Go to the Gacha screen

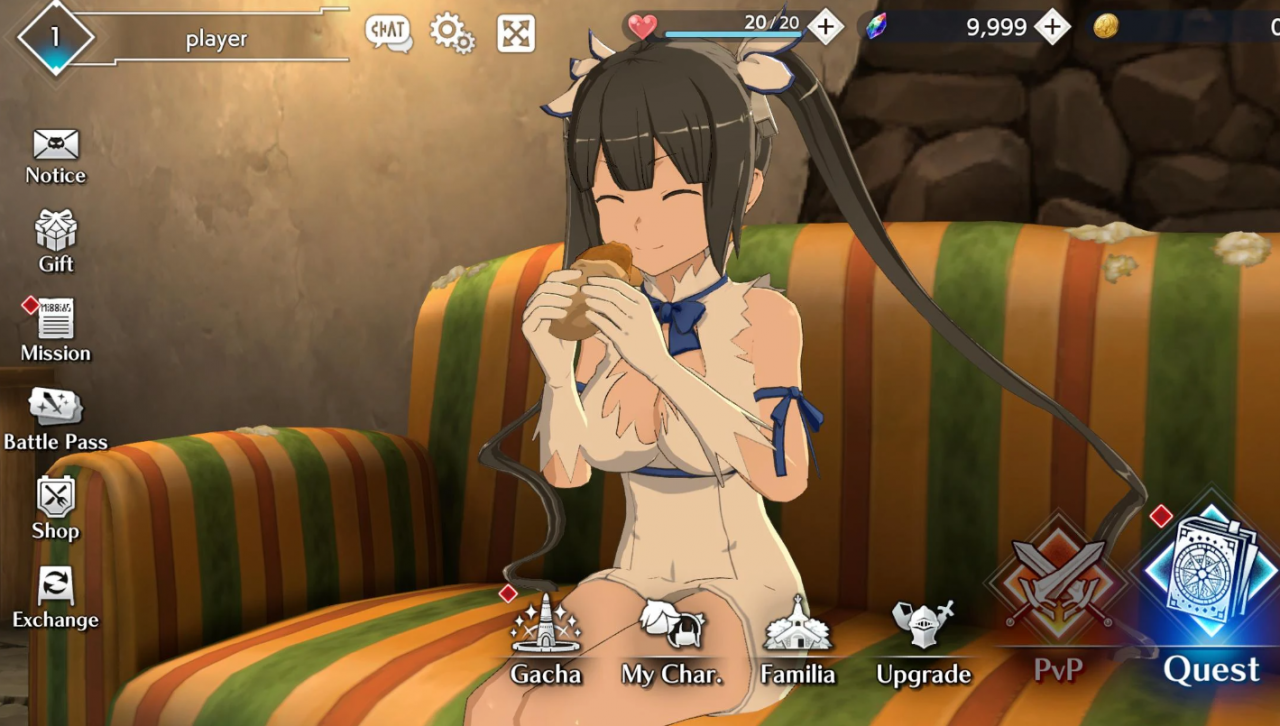pyautogui.click(x=546, y=640)
